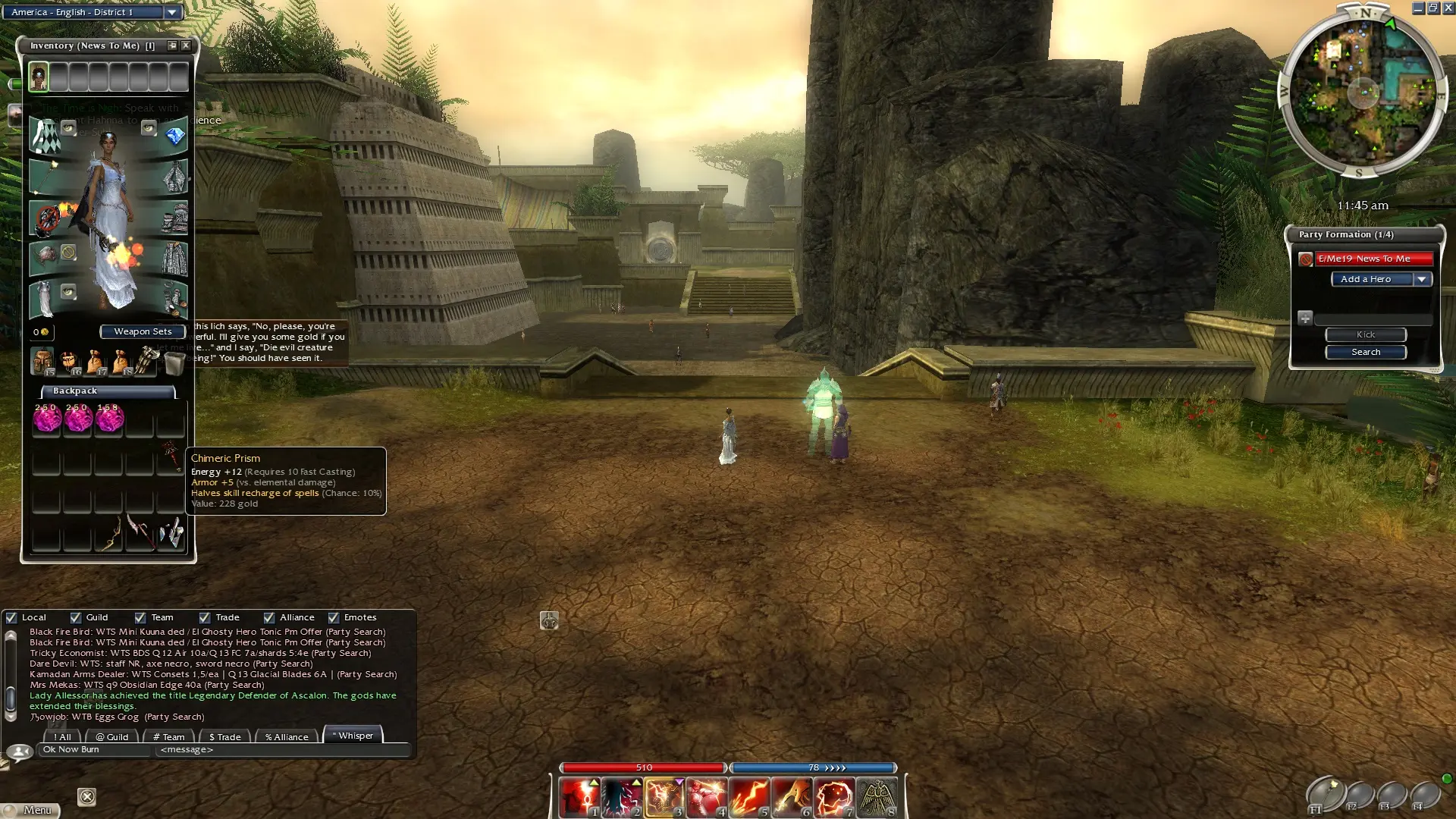1456x819 pixels.
Task: Switch to the Guild chat channel tab
Action: [x=112, y=736]
